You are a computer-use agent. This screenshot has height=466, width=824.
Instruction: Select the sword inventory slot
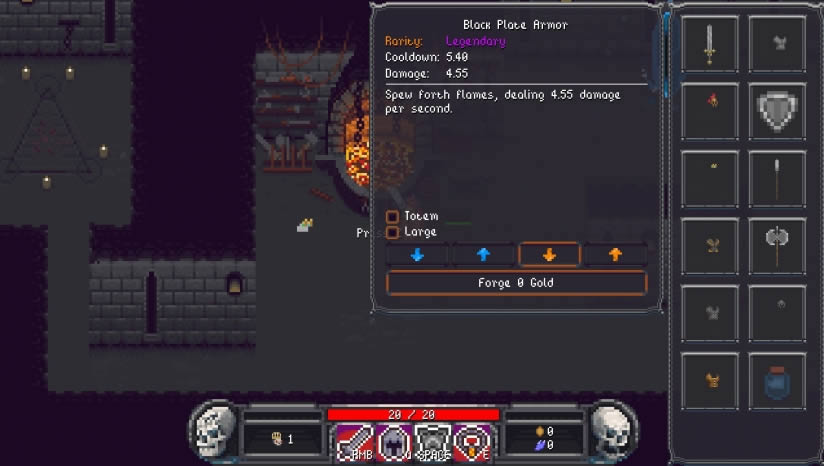pos(710,43)
